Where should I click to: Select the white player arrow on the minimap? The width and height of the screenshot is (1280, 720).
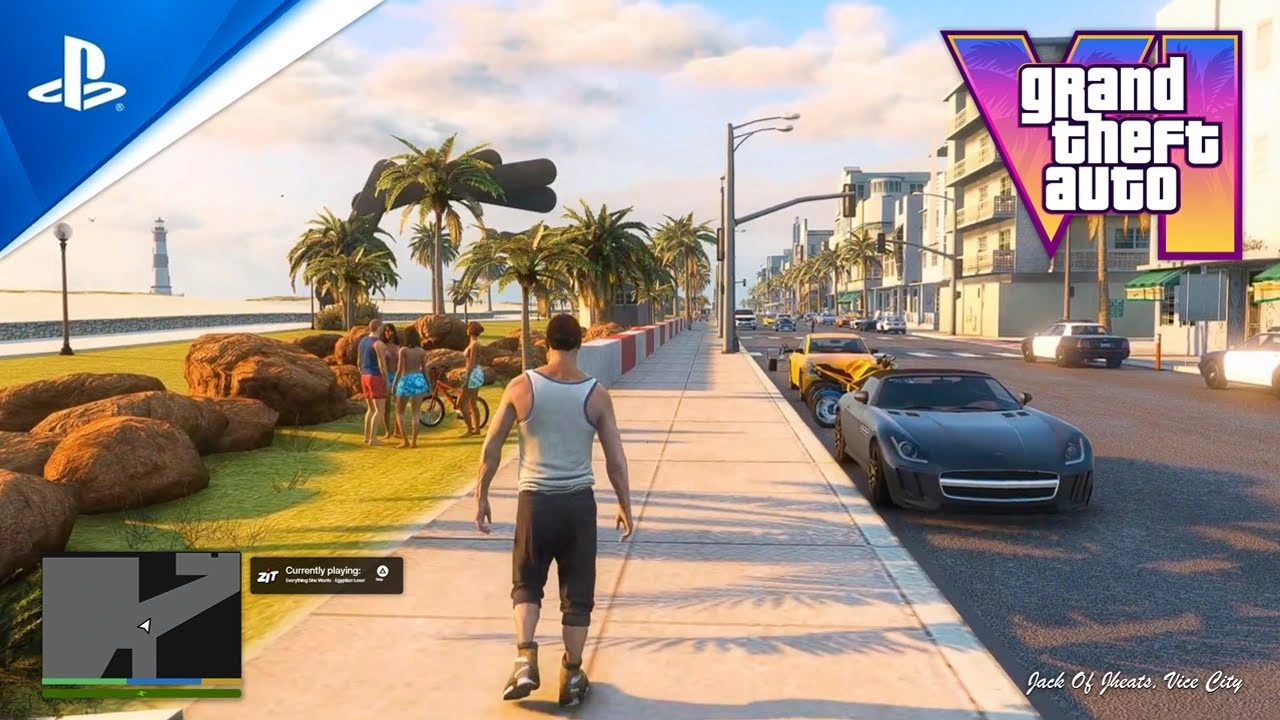pyautogui.click(x=144, y=625)
